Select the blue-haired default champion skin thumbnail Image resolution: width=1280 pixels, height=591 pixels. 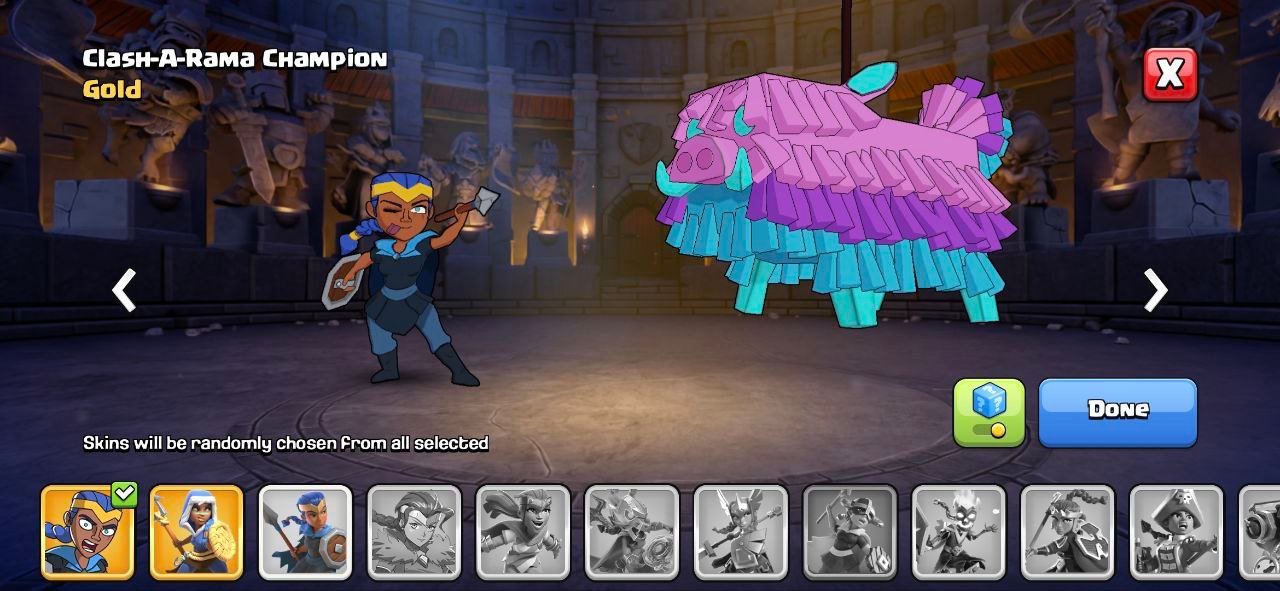pos(305,532)
